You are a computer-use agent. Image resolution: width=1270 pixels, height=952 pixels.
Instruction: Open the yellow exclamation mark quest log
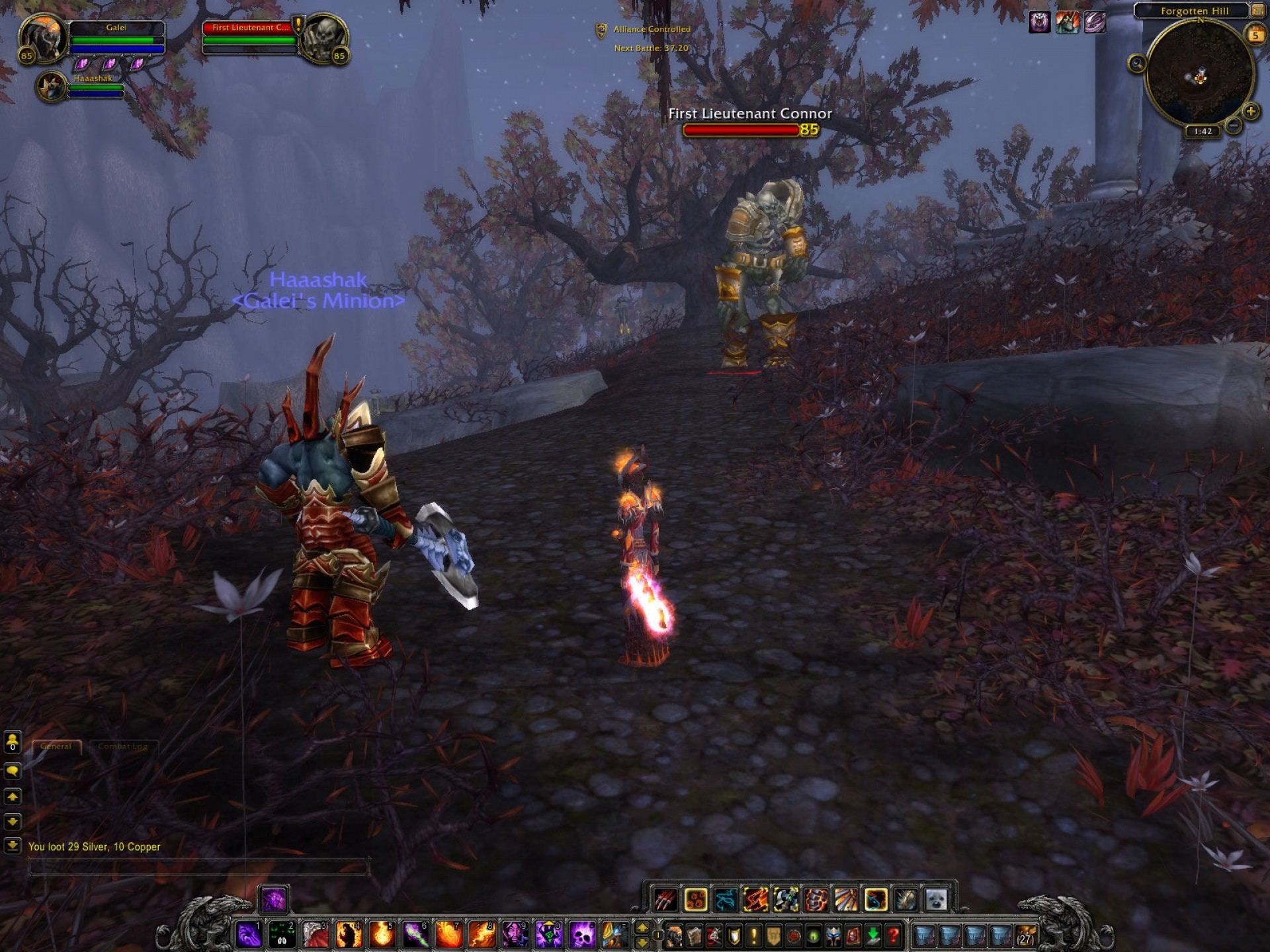pyautogui.click(x=753, y=935)
